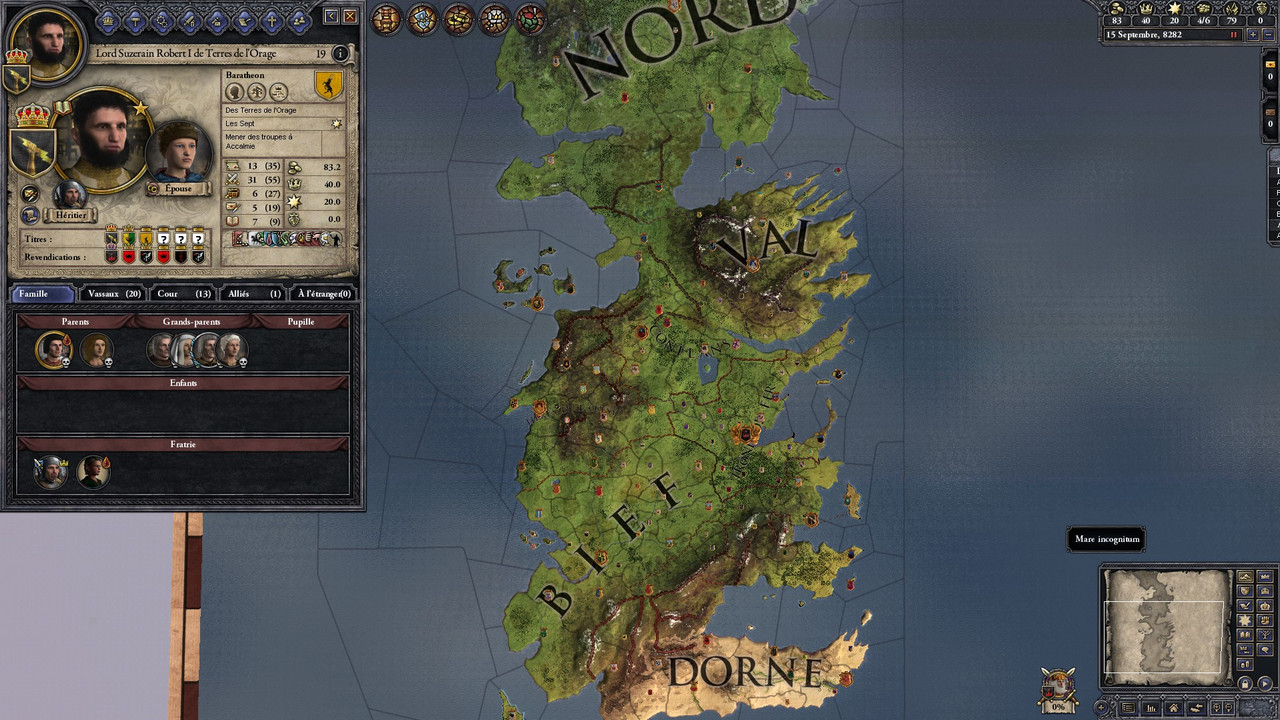The image size is (1280, 720).
Task: Open the Baratheon dynasty shield
Action: coord(328,86)
